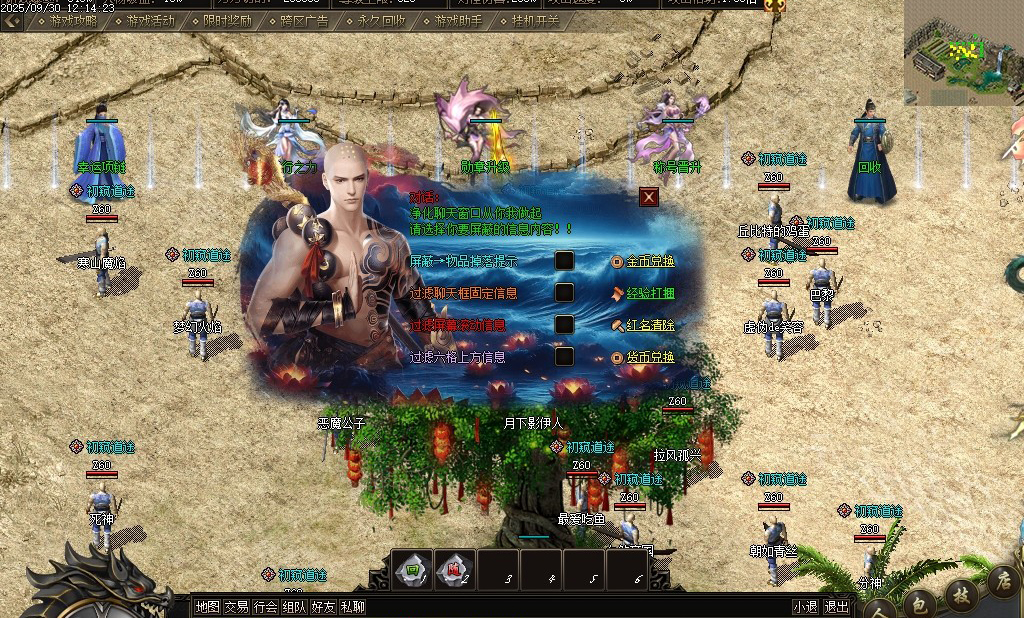This screenshot has width=1024, height=618.
Task: Click the 货币兑换 link
Action: (x=650, y=357)
